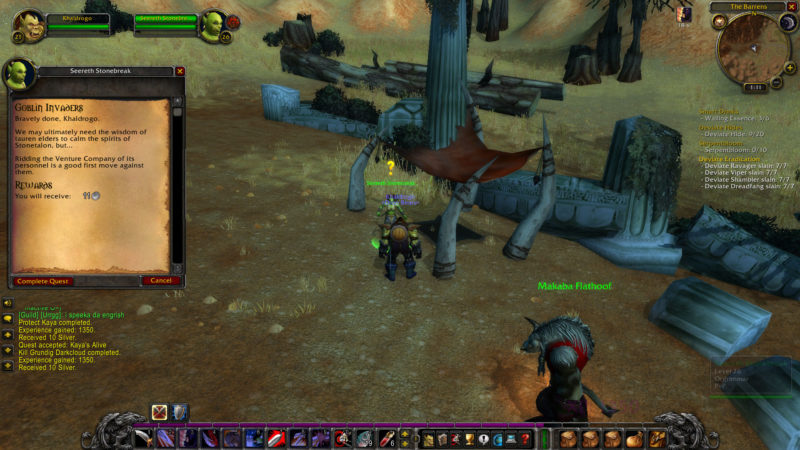Screen dimensions: 800x450
Task: Activate the first action bar ability
Action: tap(145, 438)
